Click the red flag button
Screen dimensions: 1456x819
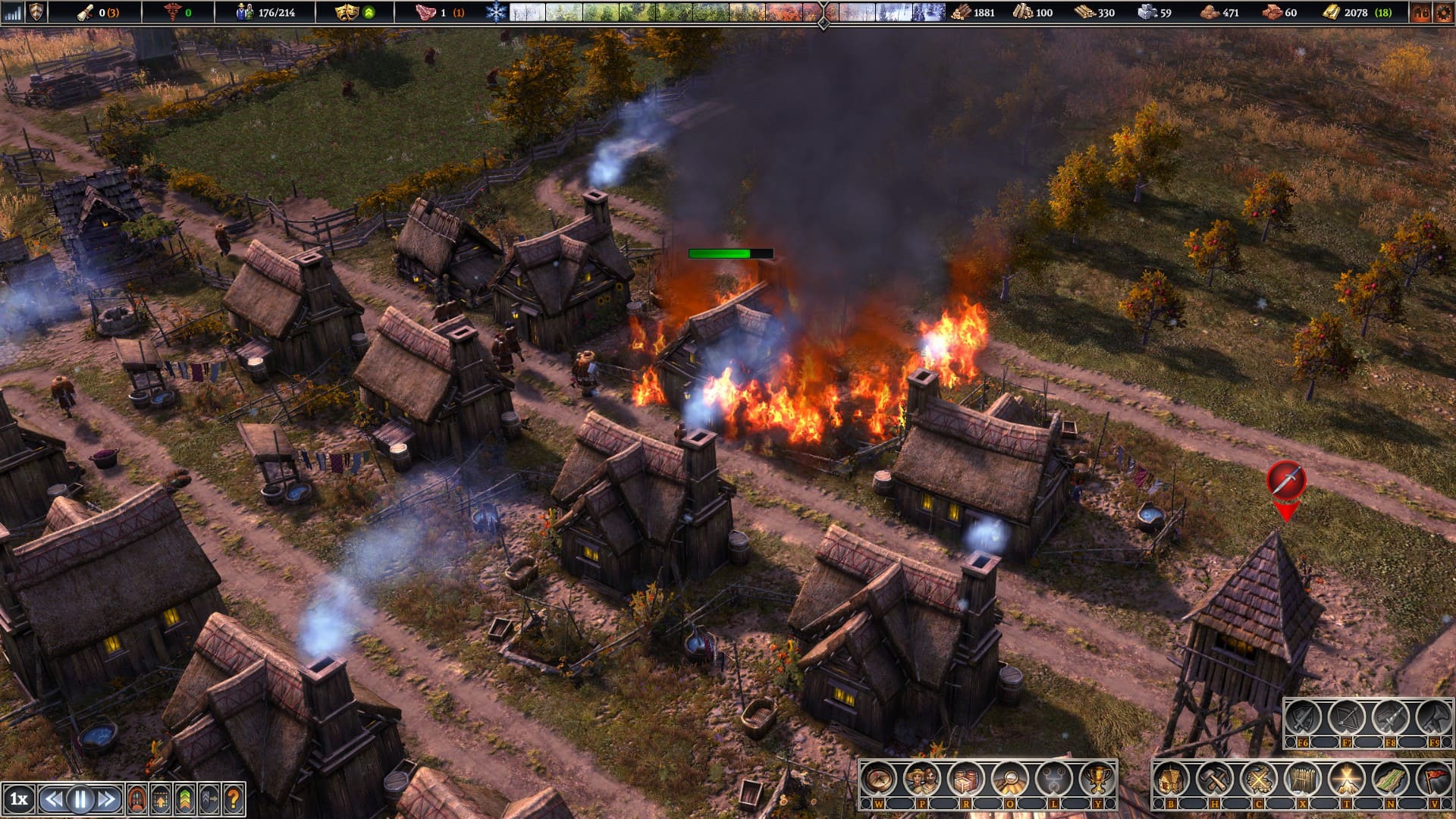tap(1433, 778)
